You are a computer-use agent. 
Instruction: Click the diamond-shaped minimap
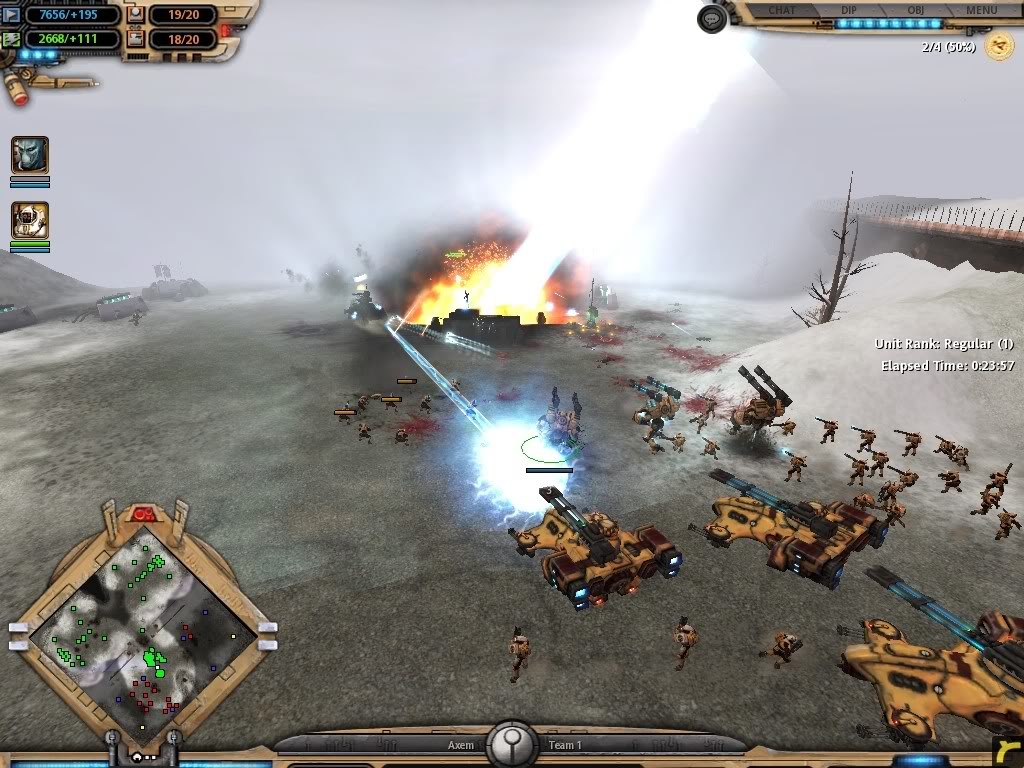141,630
